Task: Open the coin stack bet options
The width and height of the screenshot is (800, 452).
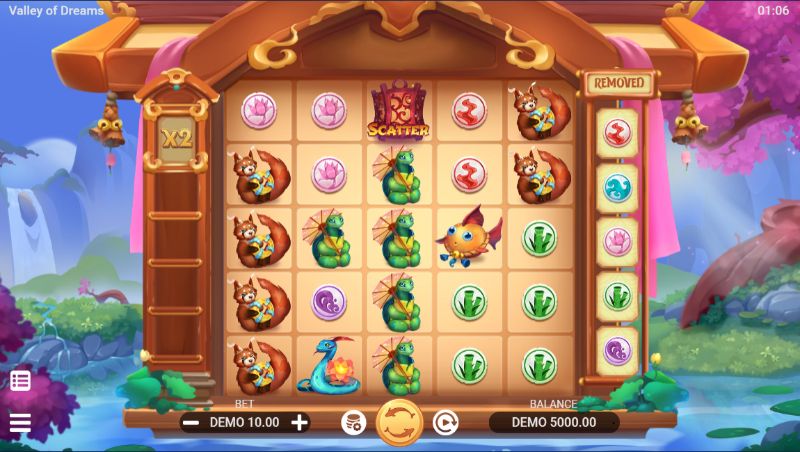Action: pyautogui.click(x=353, y=422)
